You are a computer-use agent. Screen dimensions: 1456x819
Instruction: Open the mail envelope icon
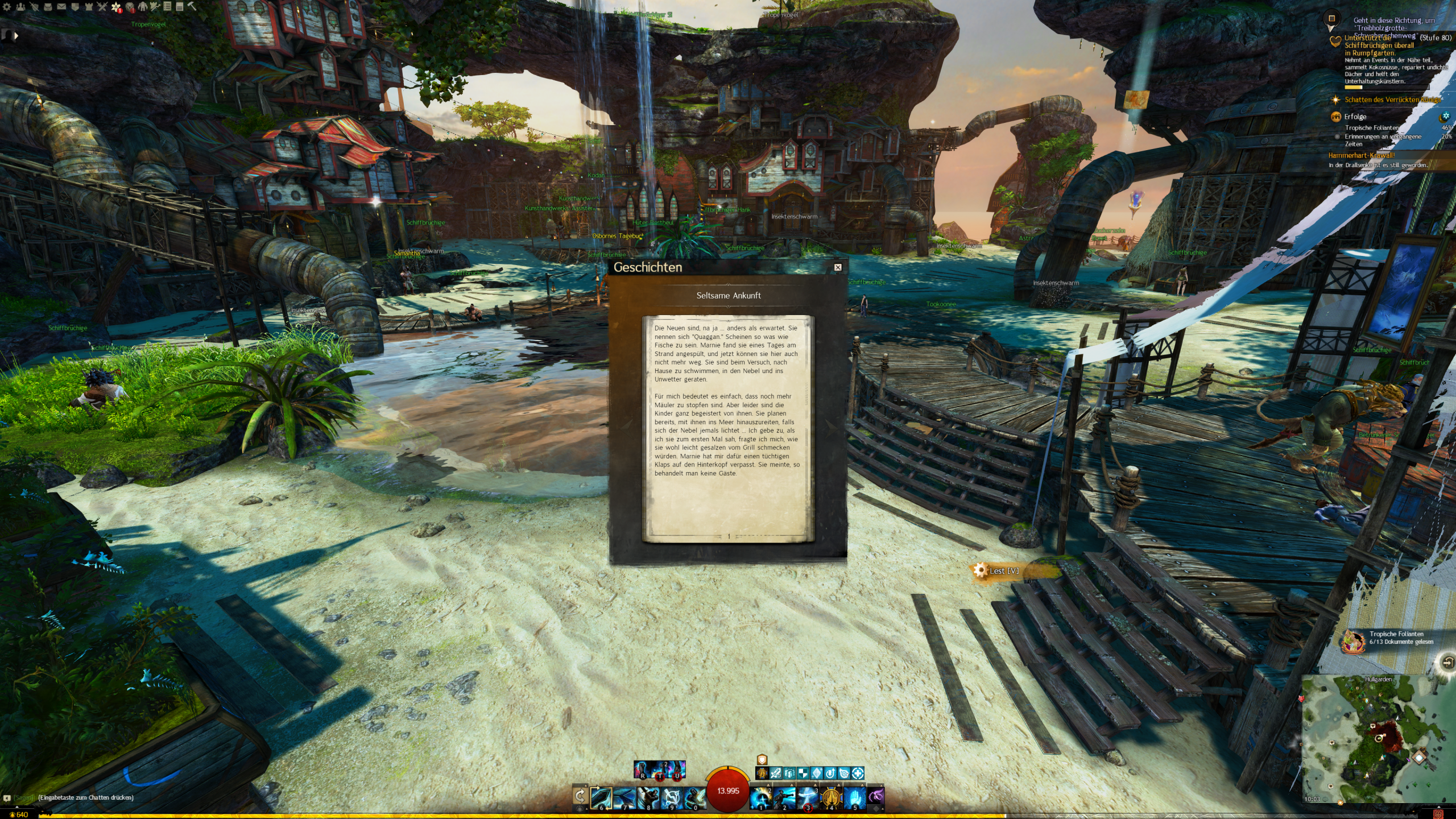point(61,7)
